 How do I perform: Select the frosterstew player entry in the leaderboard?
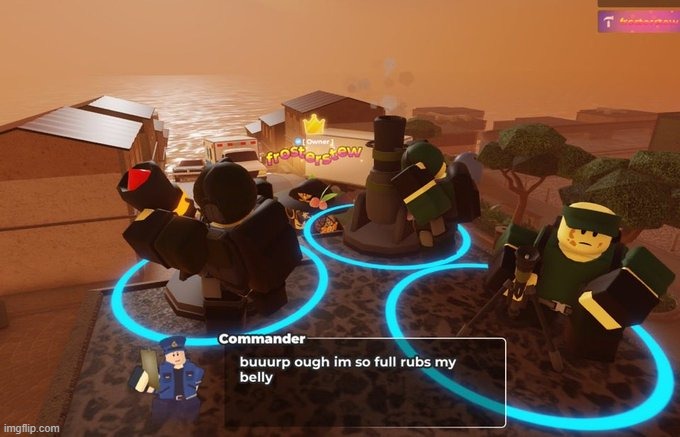637,20
